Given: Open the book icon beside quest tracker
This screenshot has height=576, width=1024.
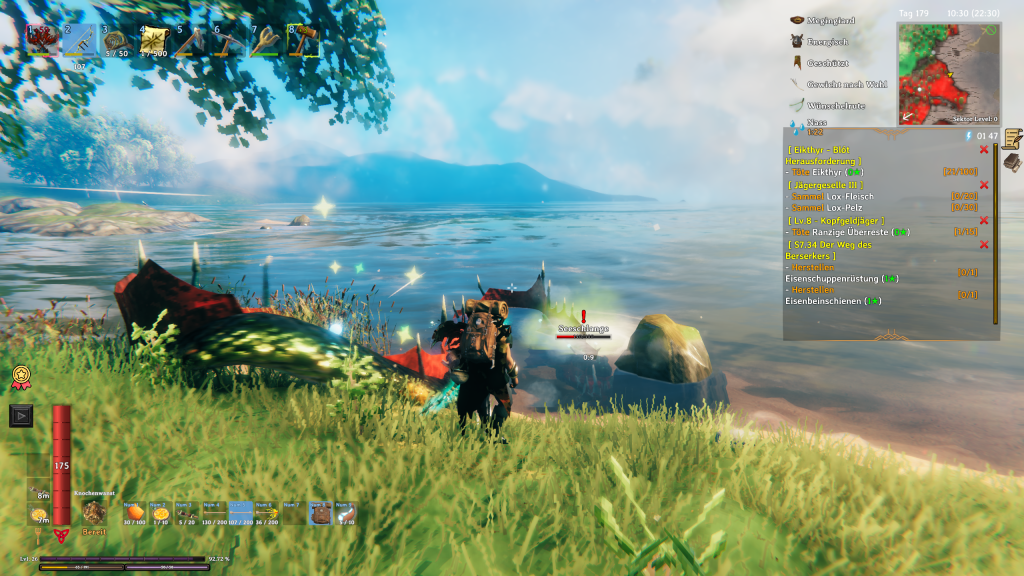Looking at the screenshot, I should [x=1012, y=162].
